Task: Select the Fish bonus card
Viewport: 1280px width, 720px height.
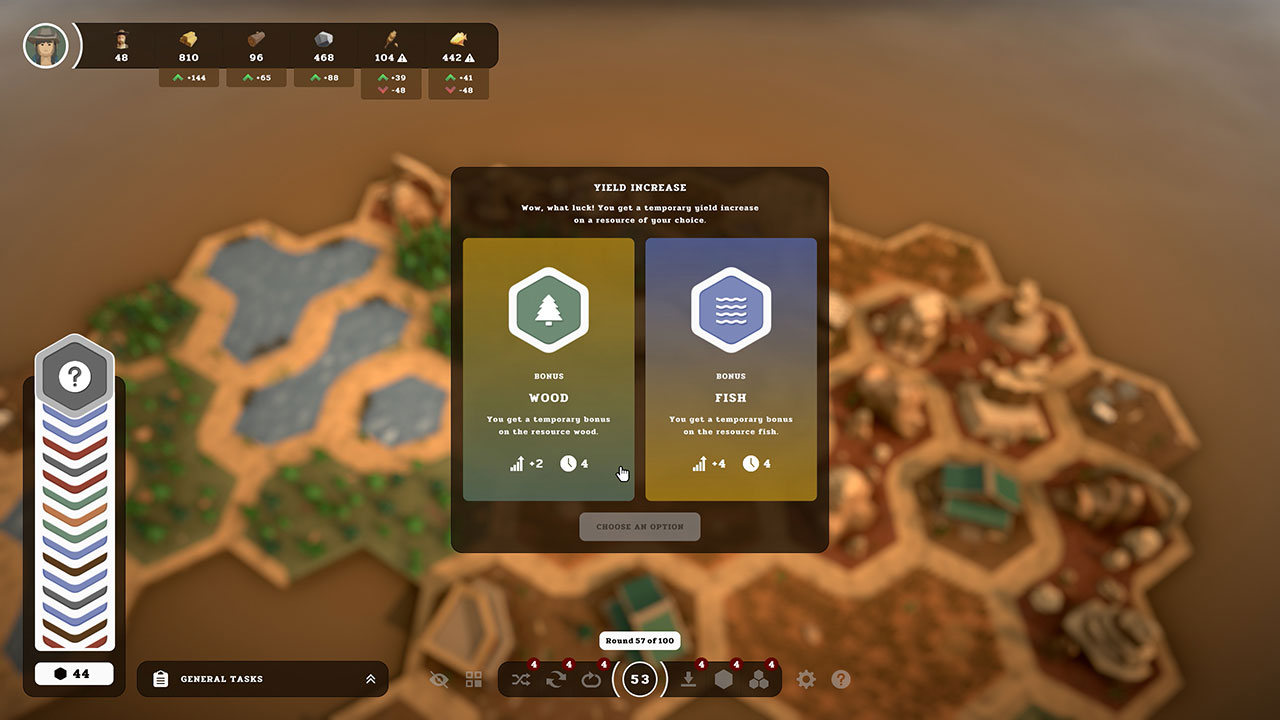Action: pos(731,370)
